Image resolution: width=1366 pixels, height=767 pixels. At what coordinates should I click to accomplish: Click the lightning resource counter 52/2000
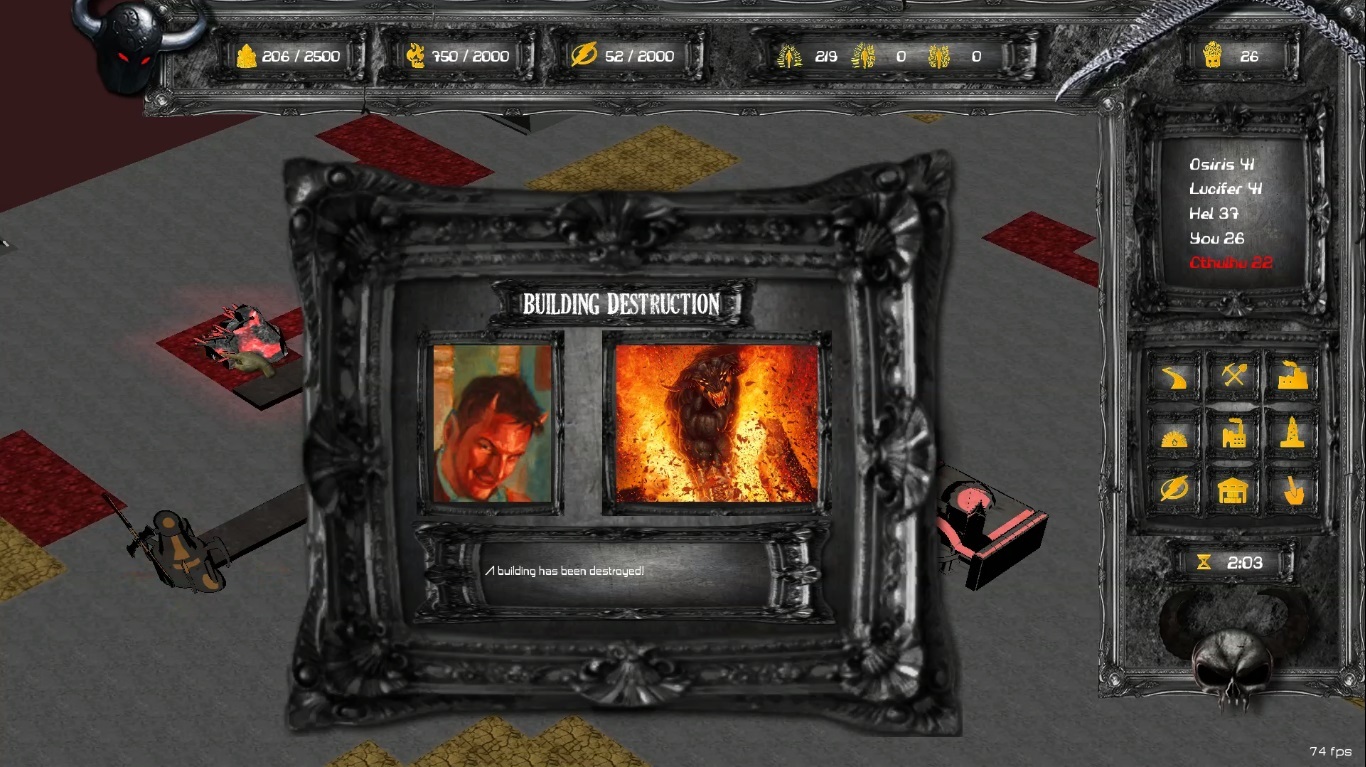click(x=629, y=56)
